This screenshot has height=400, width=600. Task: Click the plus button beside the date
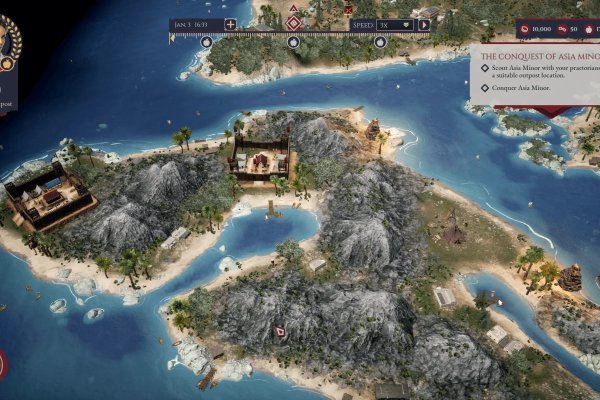click(x=231, y=24)
